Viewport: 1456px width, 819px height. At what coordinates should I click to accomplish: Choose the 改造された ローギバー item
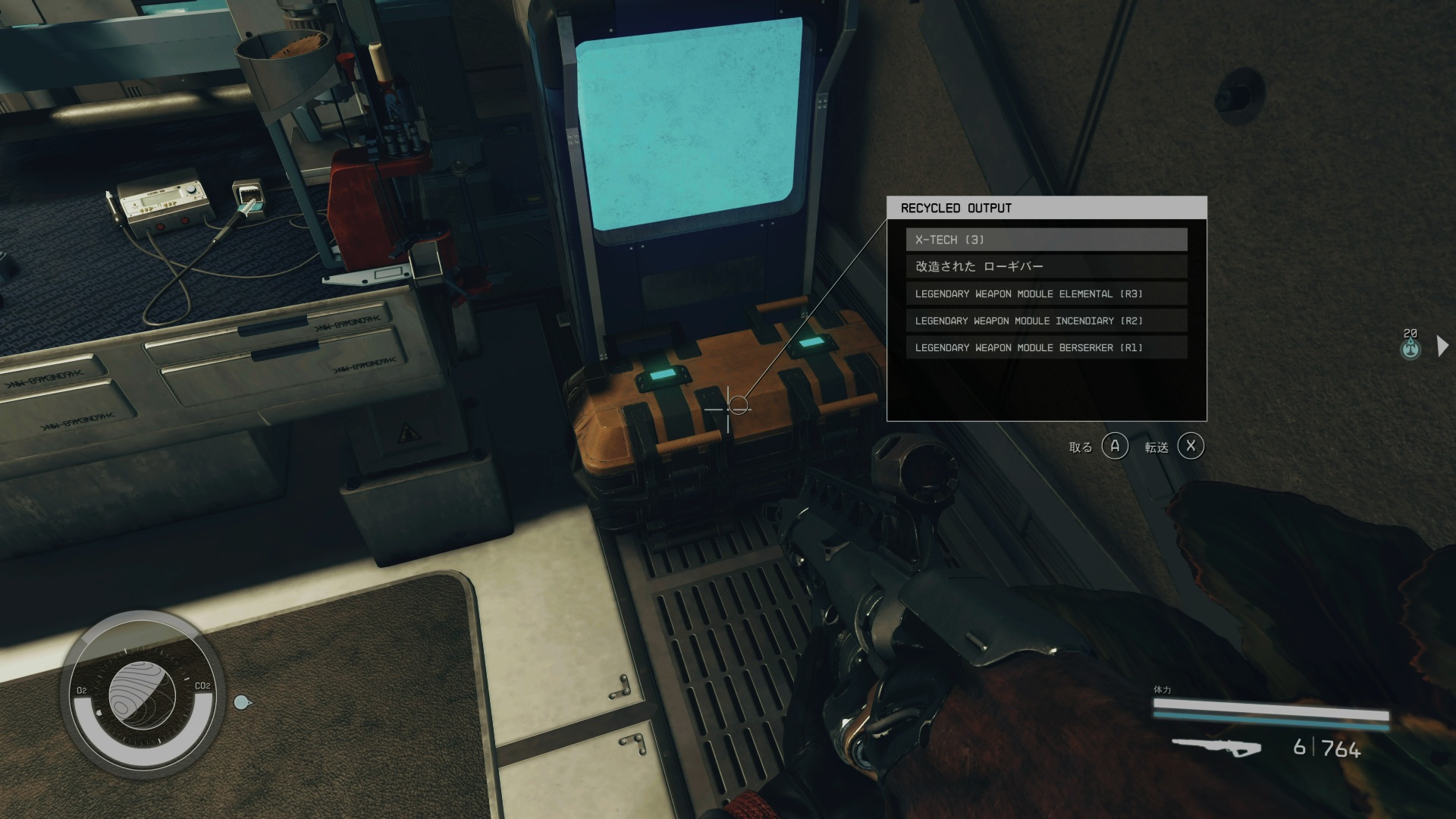click(1046, 266)
